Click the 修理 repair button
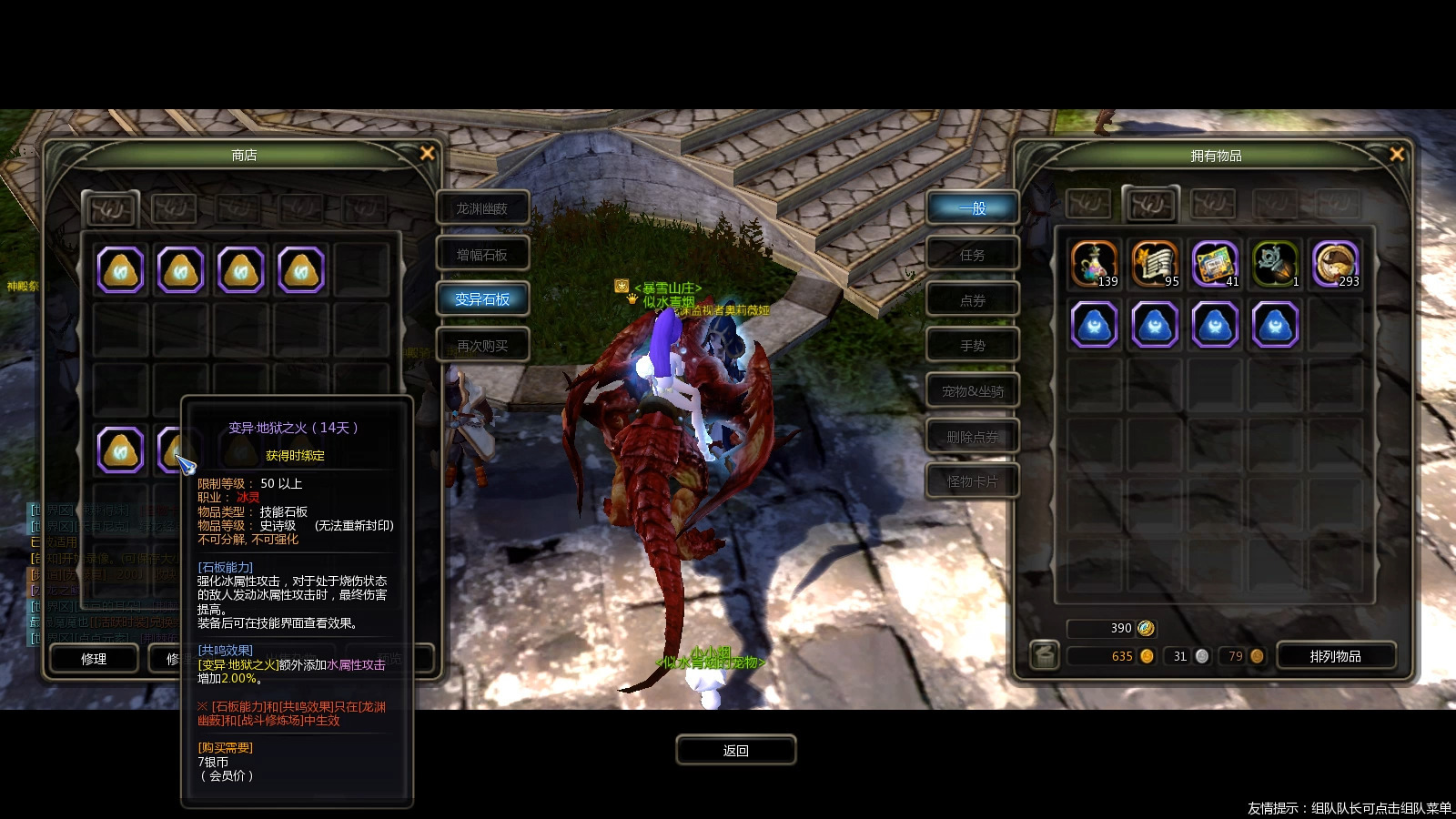This screenshot has width=1456, height=819. (x=94, y=658)
